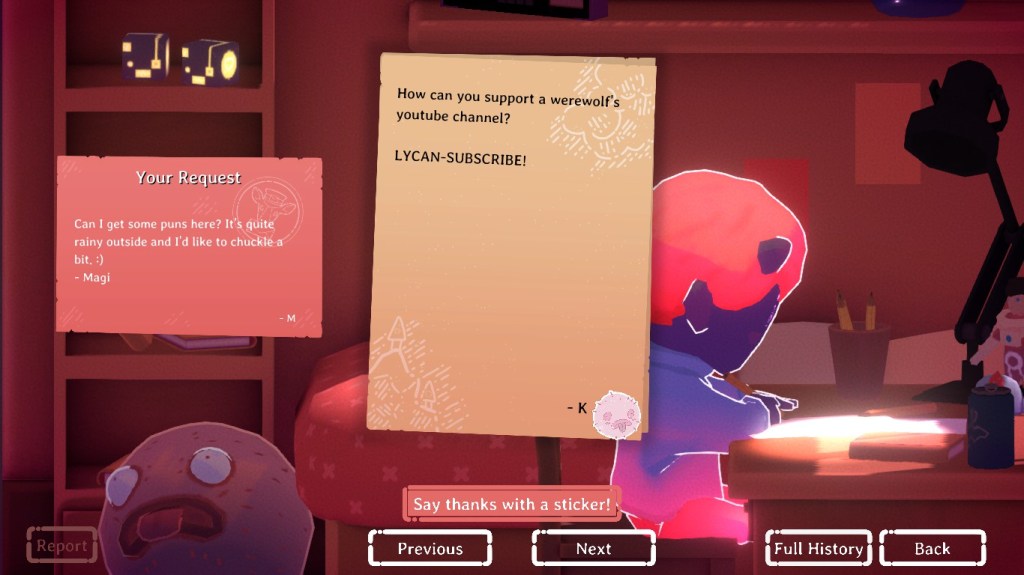
Task: Click the Back button
Action: click(932, 548)
